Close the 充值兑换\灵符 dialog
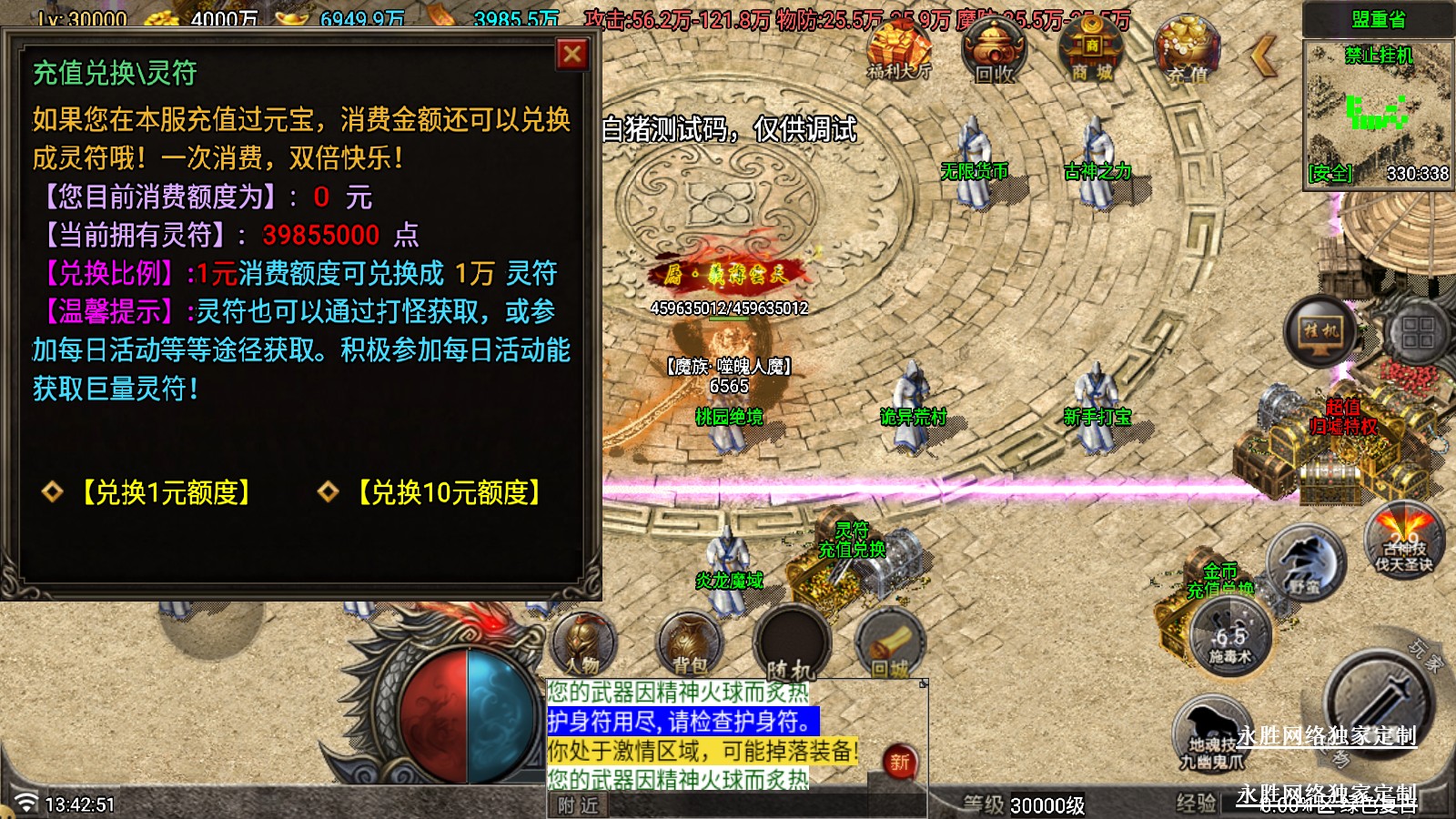Image resolution: width=1456 pixels, height=819 pixels. [x=572, y=55]
